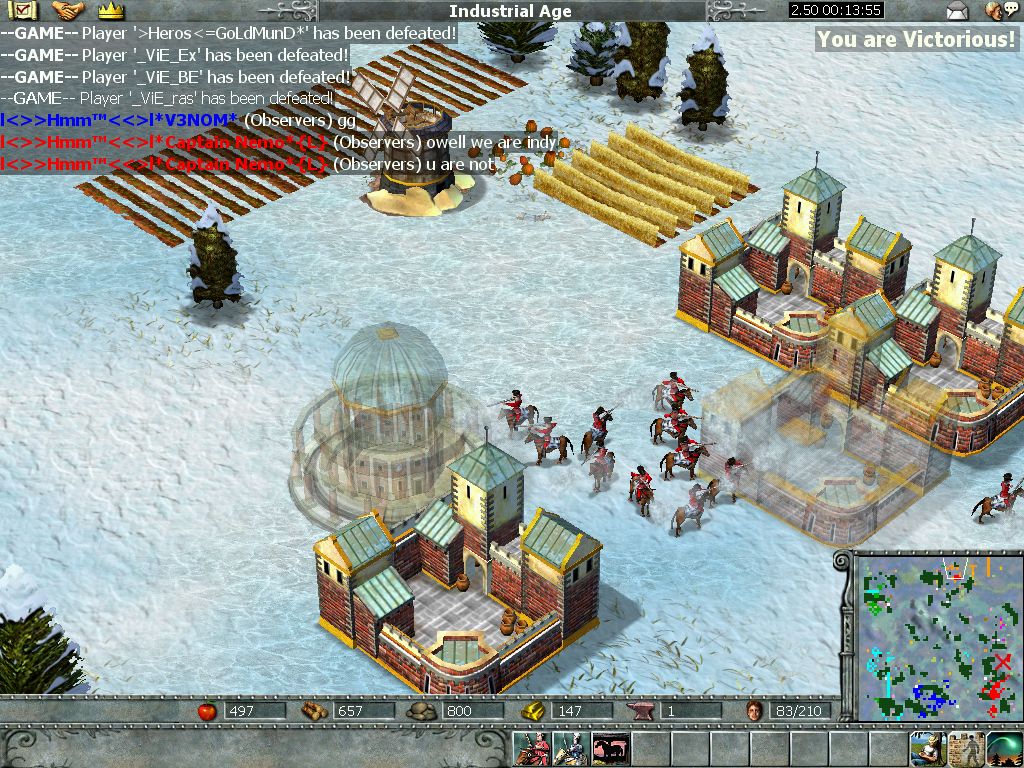Click the gold crown icon
Screen dimensions: 1024x768
point(110,11)
